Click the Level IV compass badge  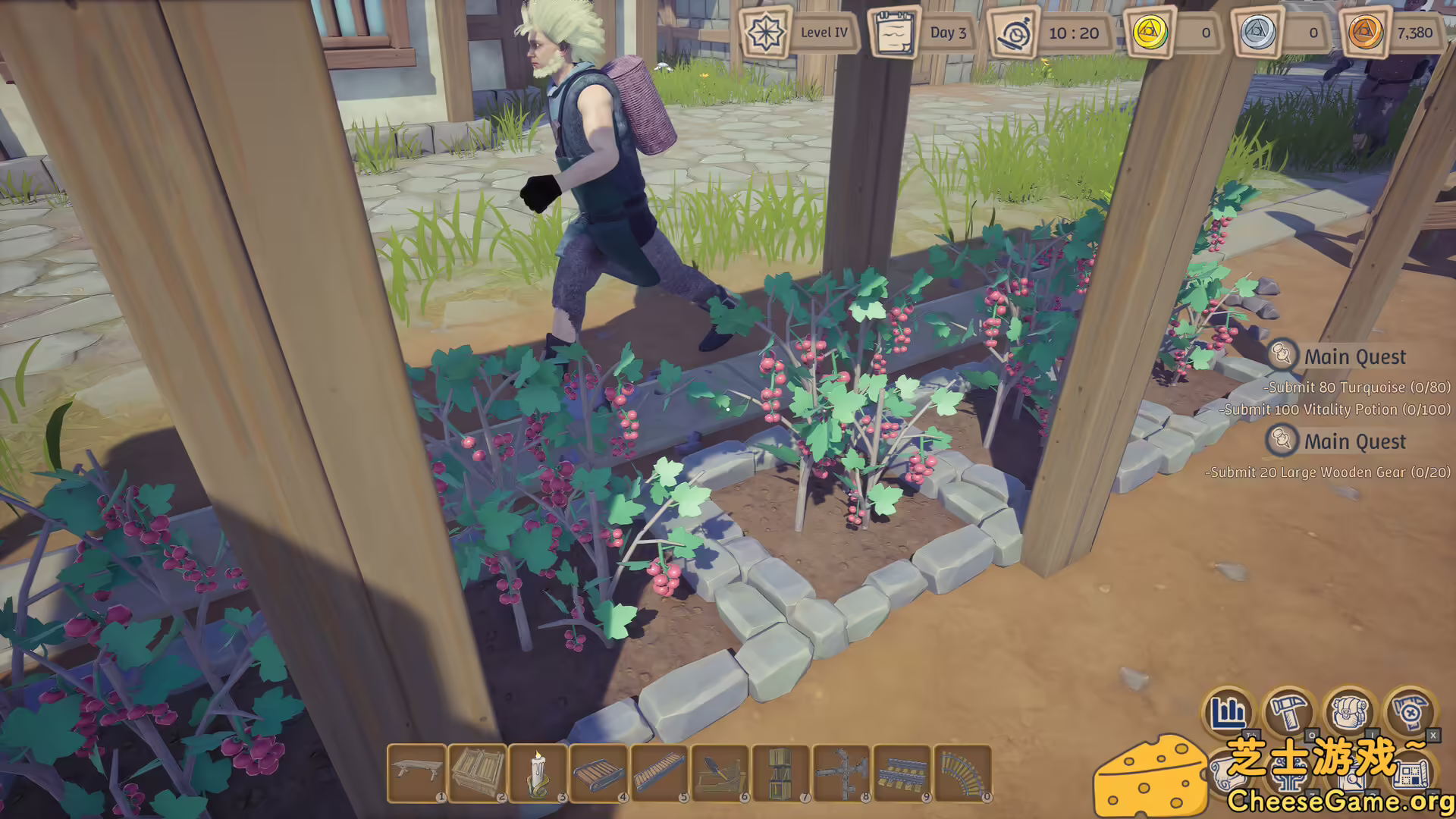pyautogui.click(x=766, y=33)
